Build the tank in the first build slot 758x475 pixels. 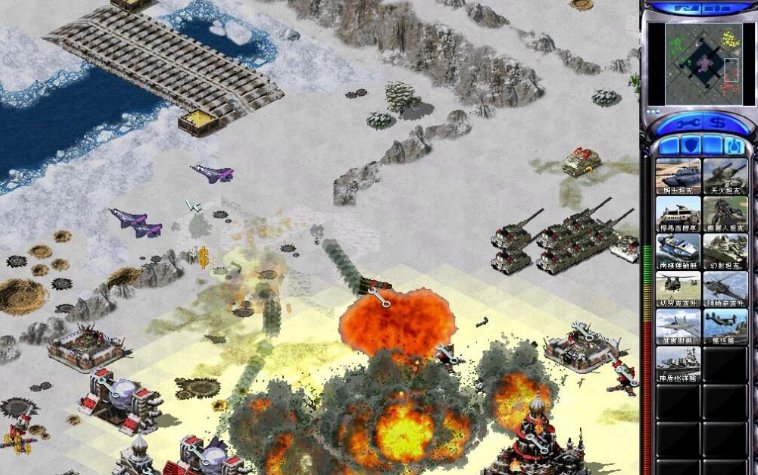(x=678, y=176)
